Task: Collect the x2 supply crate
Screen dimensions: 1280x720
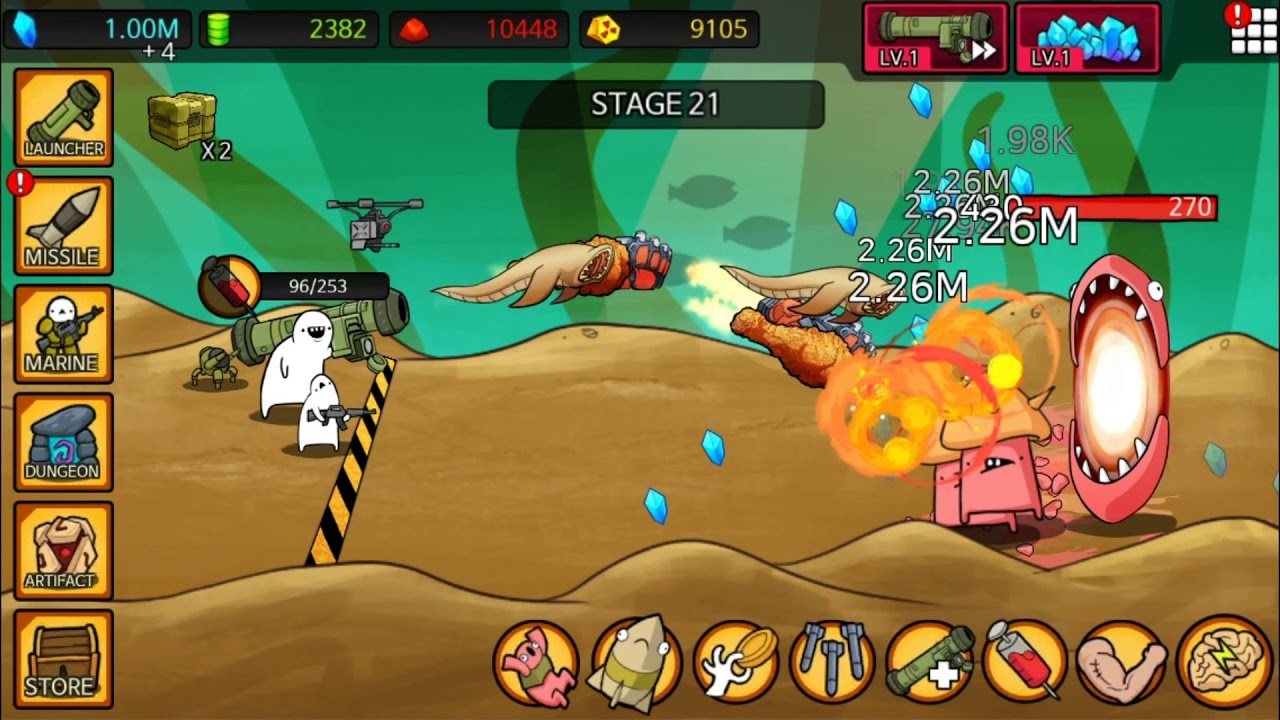Action: (x=184, y=121)
